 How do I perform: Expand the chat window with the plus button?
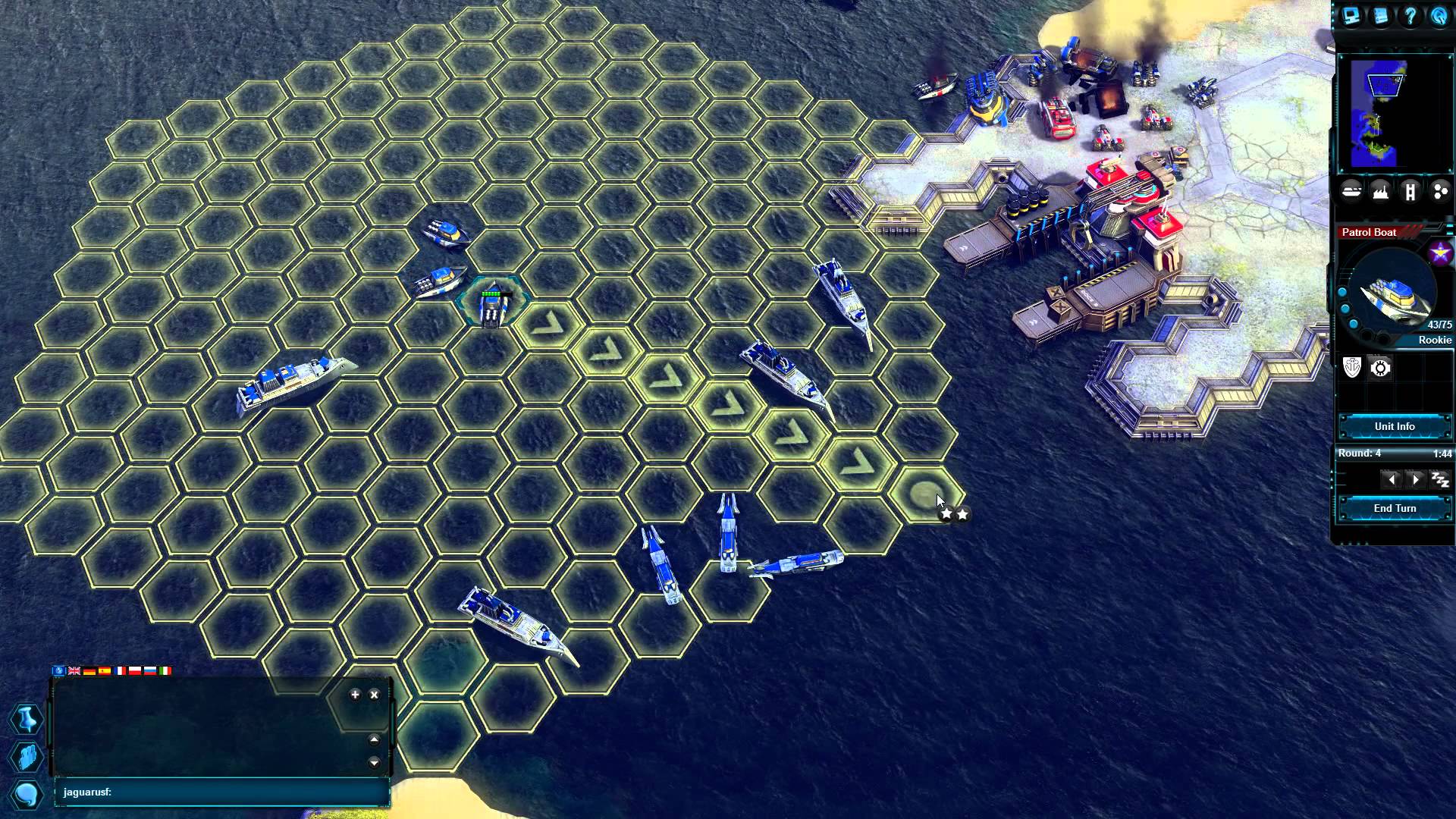tap(355, 695)
